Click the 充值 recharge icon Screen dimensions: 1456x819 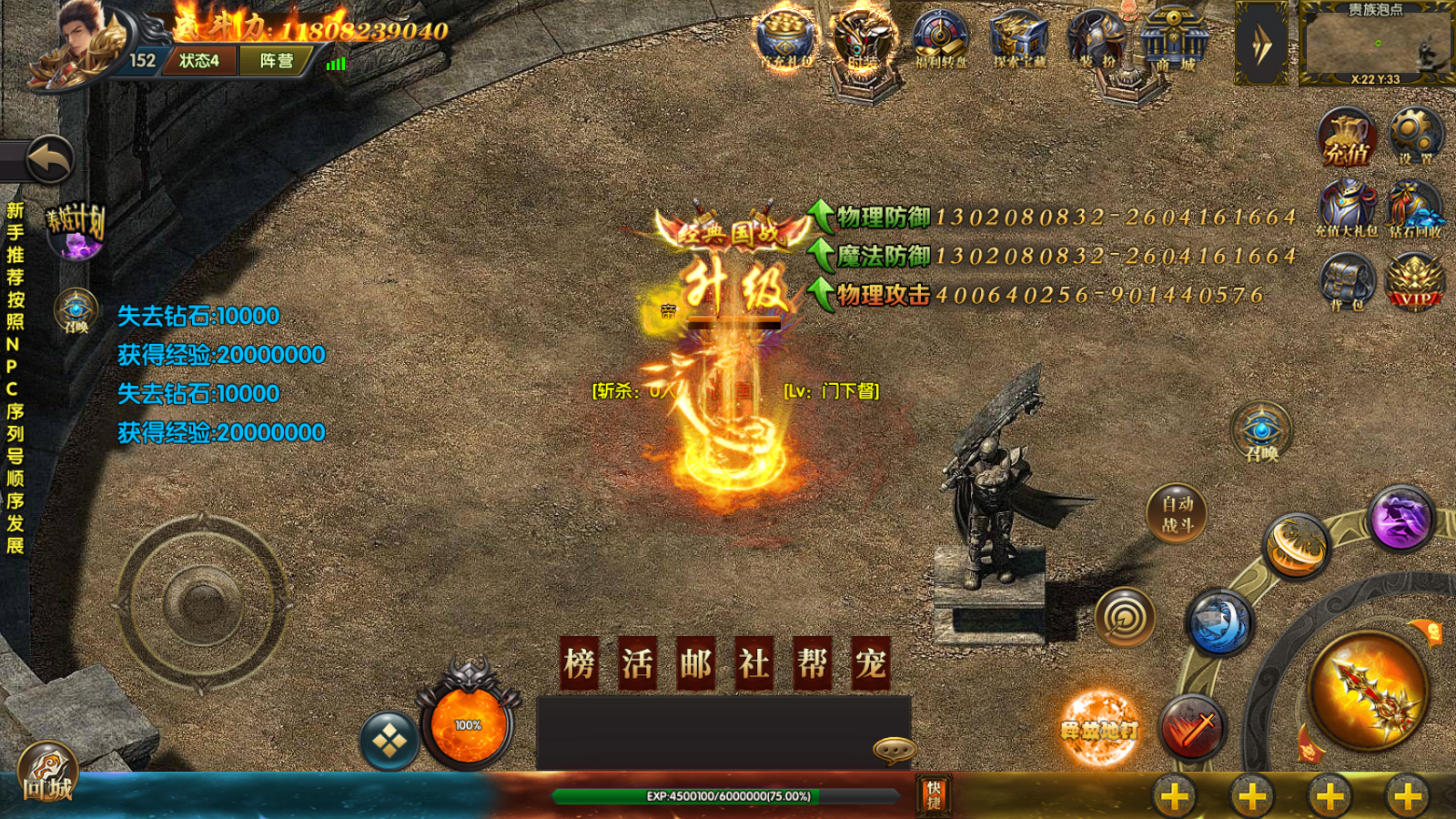(1347, 138)
